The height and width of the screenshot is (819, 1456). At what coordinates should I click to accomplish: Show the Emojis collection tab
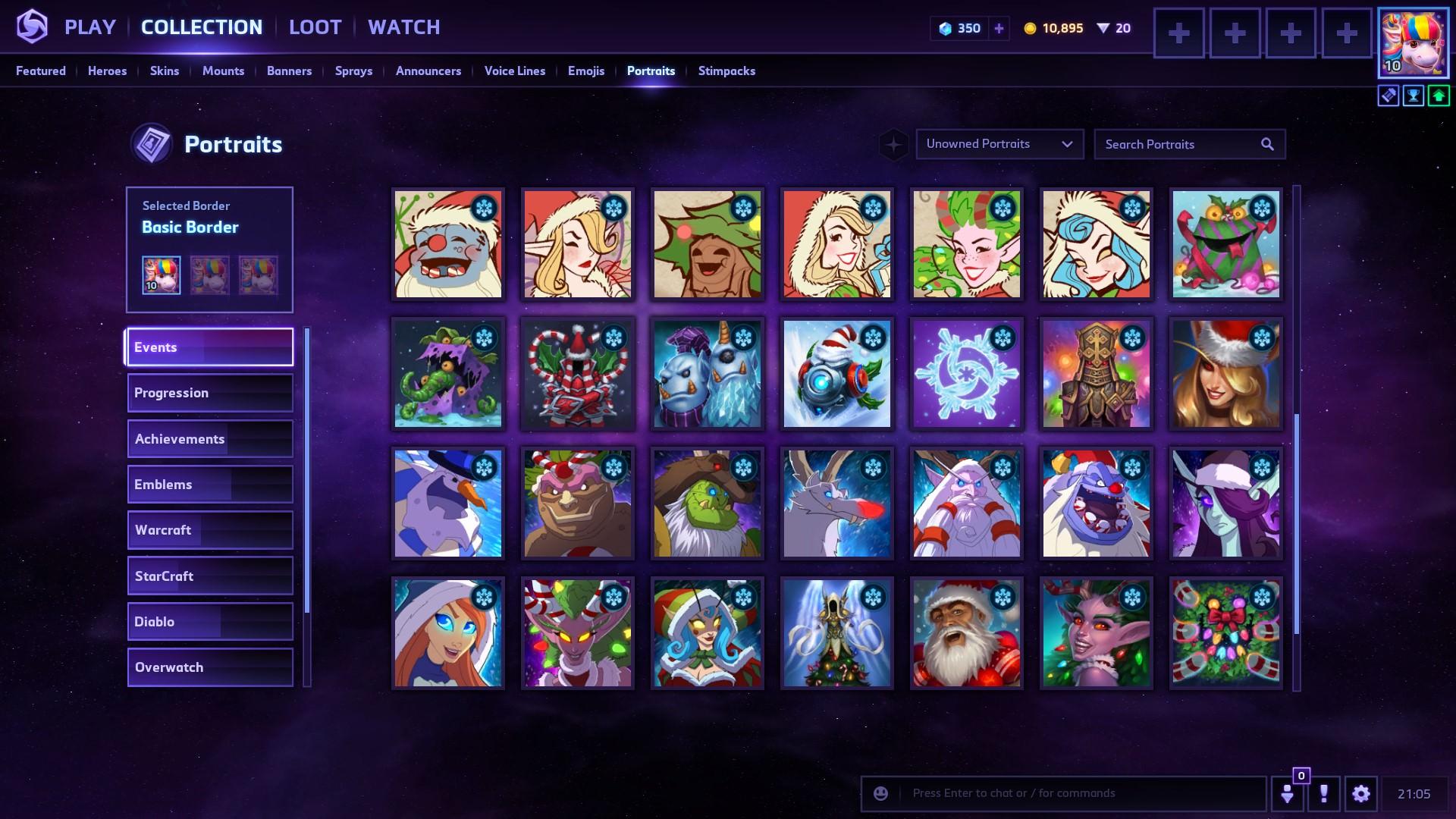pyautogui.click(x=585, y=71)
